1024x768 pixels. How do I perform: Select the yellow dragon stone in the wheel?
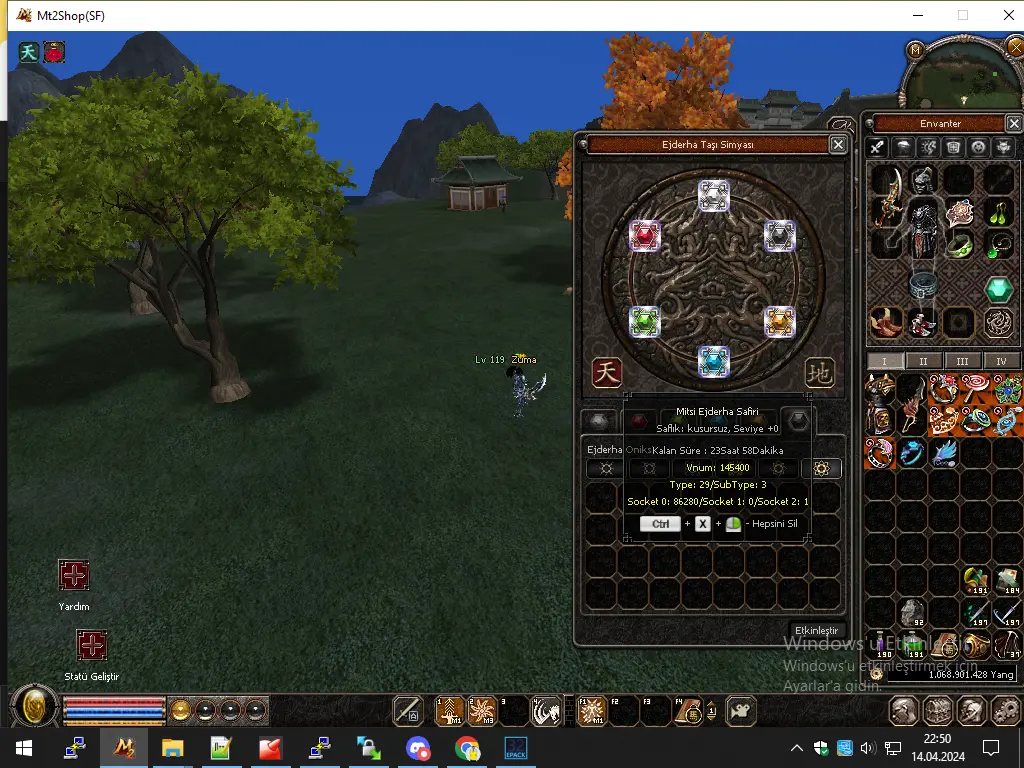coord(780,321)
